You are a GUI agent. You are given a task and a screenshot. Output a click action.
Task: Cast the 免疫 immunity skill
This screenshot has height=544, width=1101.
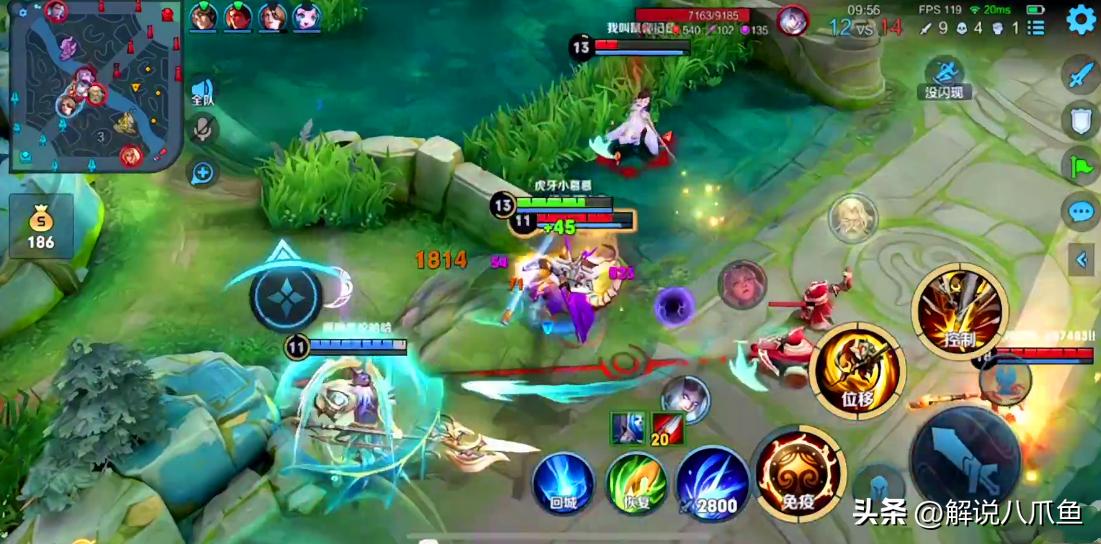click(x=797, y=473)
